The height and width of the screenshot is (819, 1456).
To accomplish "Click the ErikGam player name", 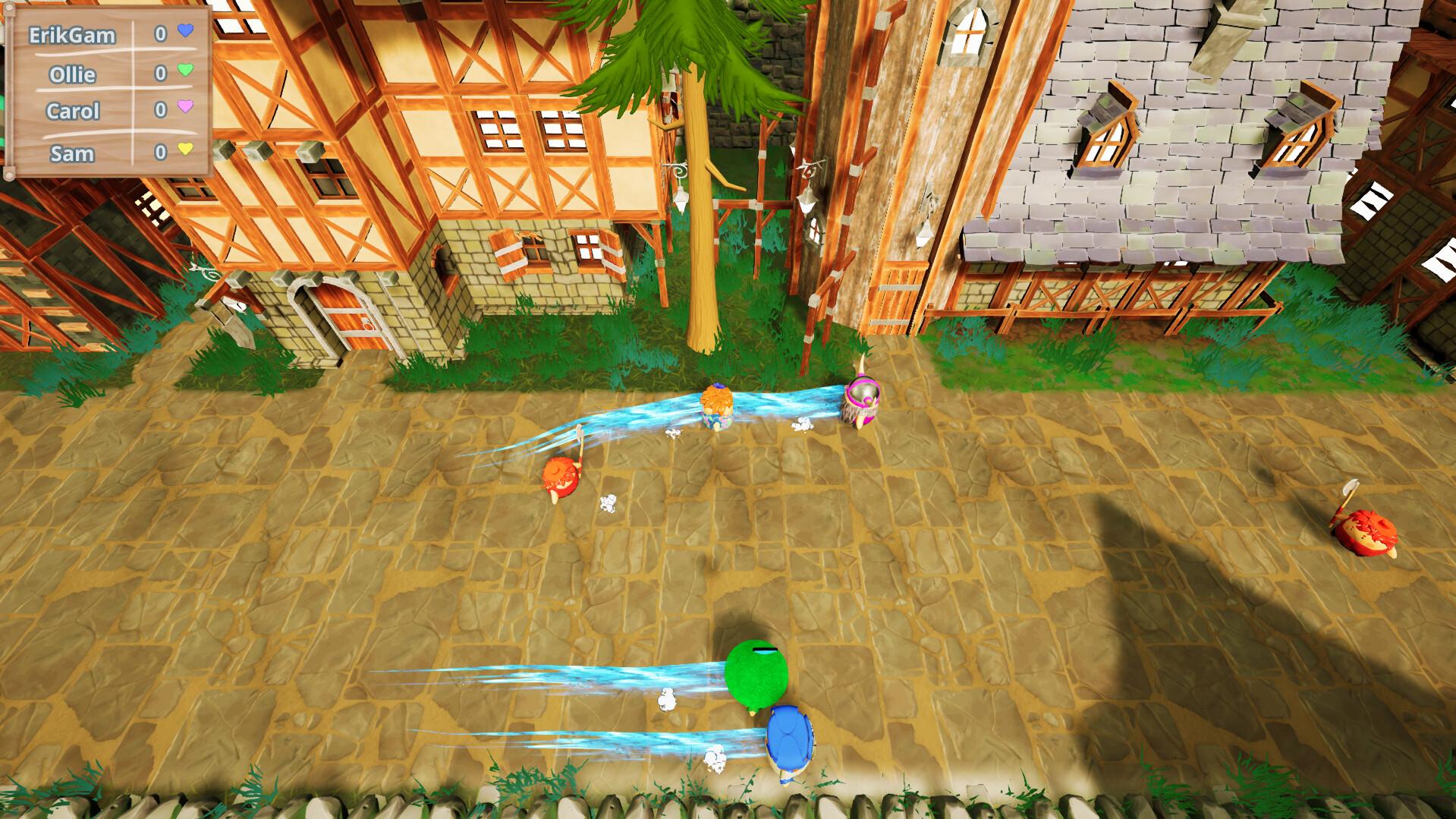I will click(x=72, y=33).
